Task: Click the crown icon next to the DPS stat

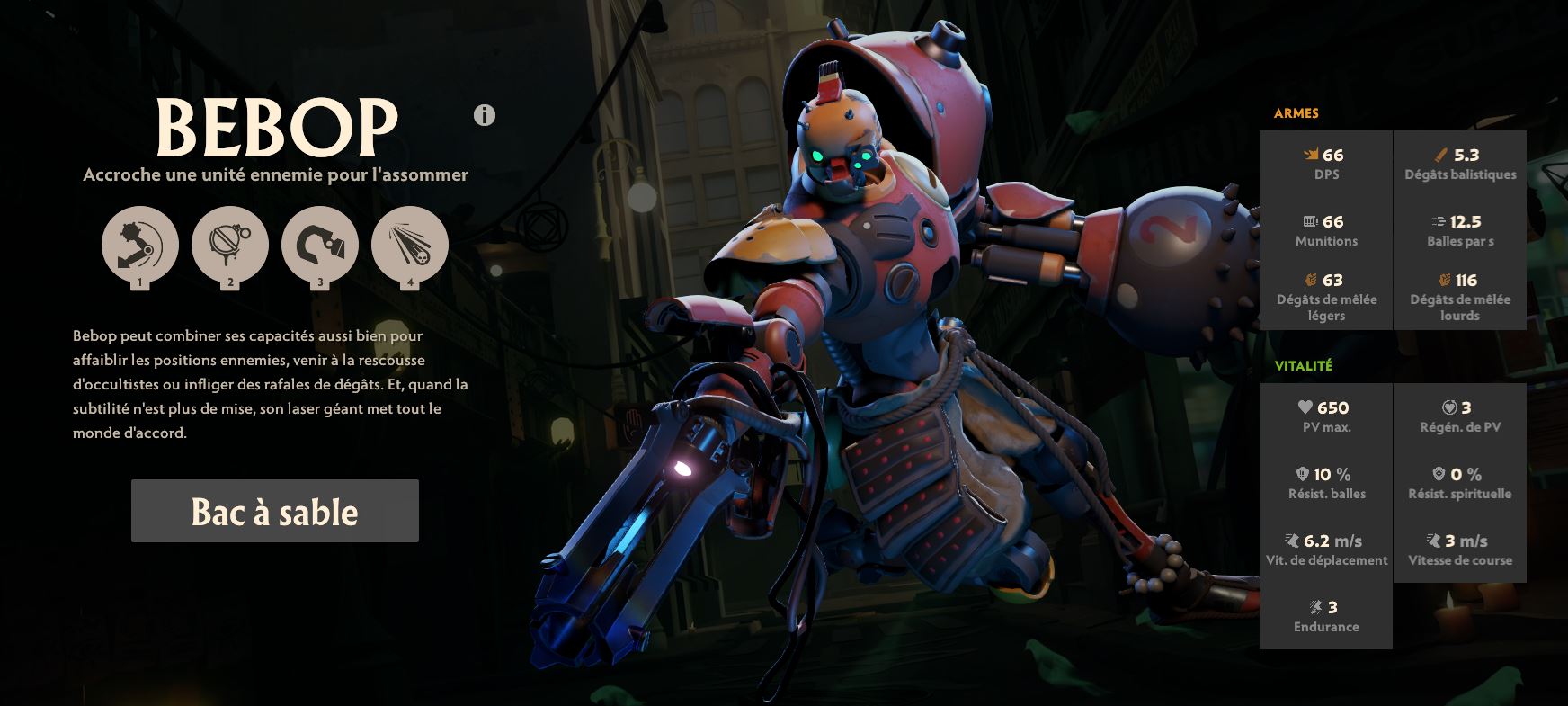Action: (1311, 154)
